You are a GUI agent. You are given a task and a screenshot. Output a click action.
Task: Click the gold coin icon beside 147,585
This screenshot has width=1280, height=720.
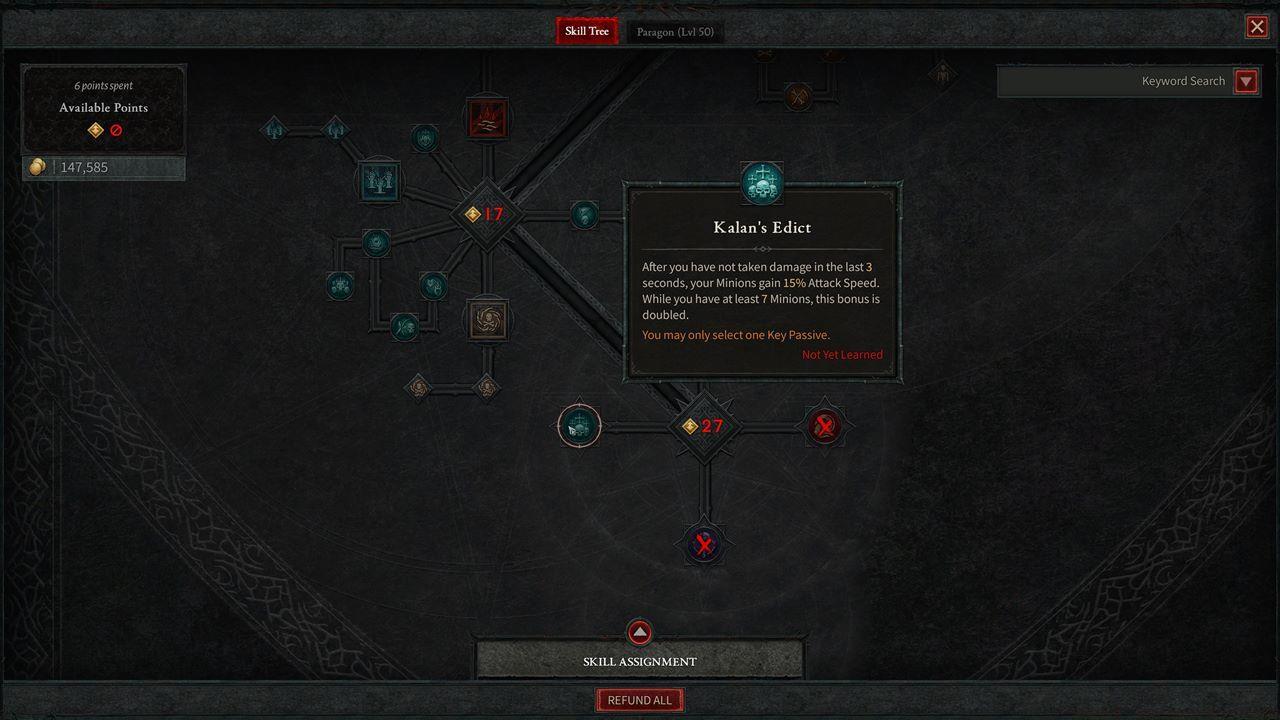pyautogui.click(x=38, y=167)
